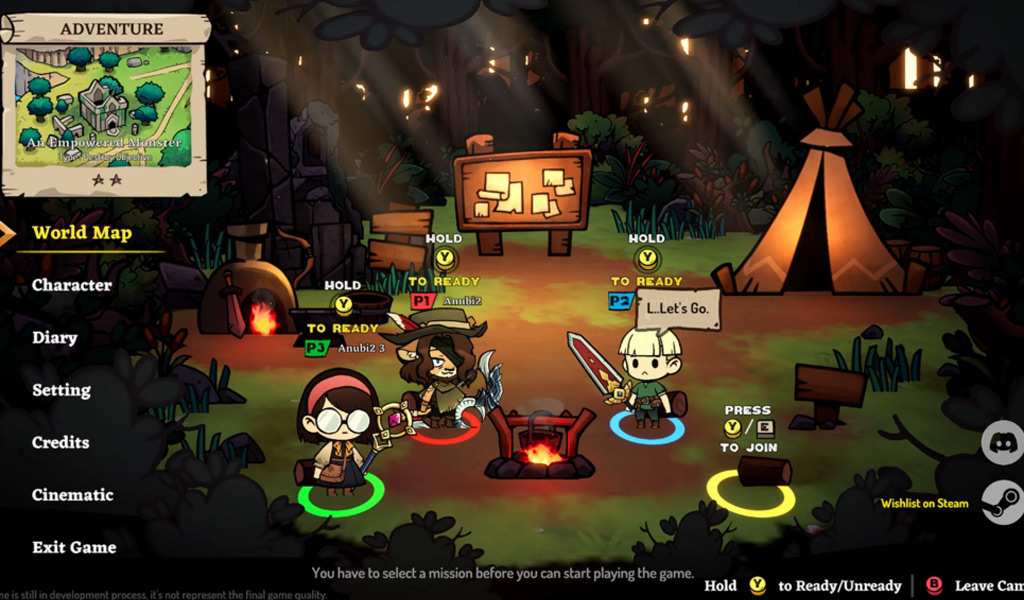Image resolution: width=1024 pixels, height=600 pixels.
Task: Open the Discord icon button
Action: coord(1001,442)
